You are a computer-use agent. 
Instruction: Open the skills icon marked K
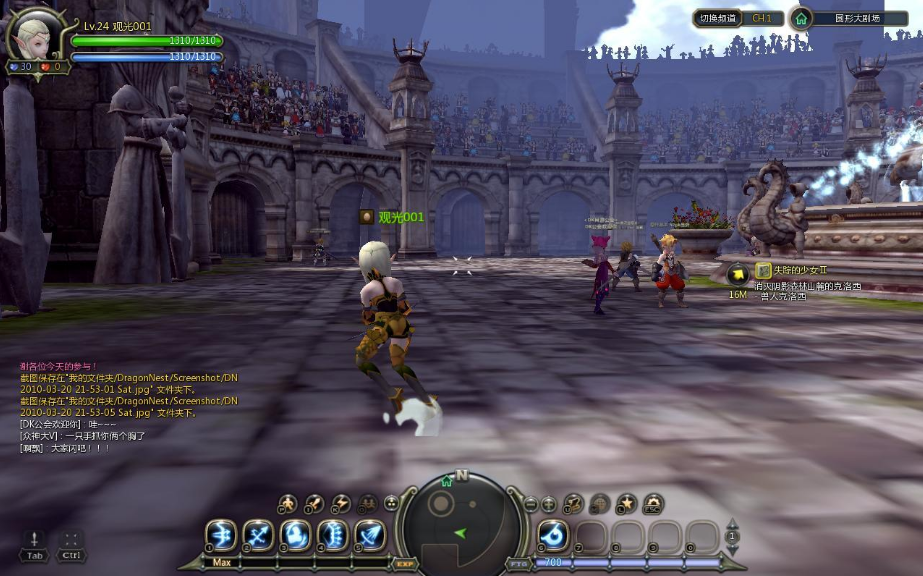click(341, 503)
